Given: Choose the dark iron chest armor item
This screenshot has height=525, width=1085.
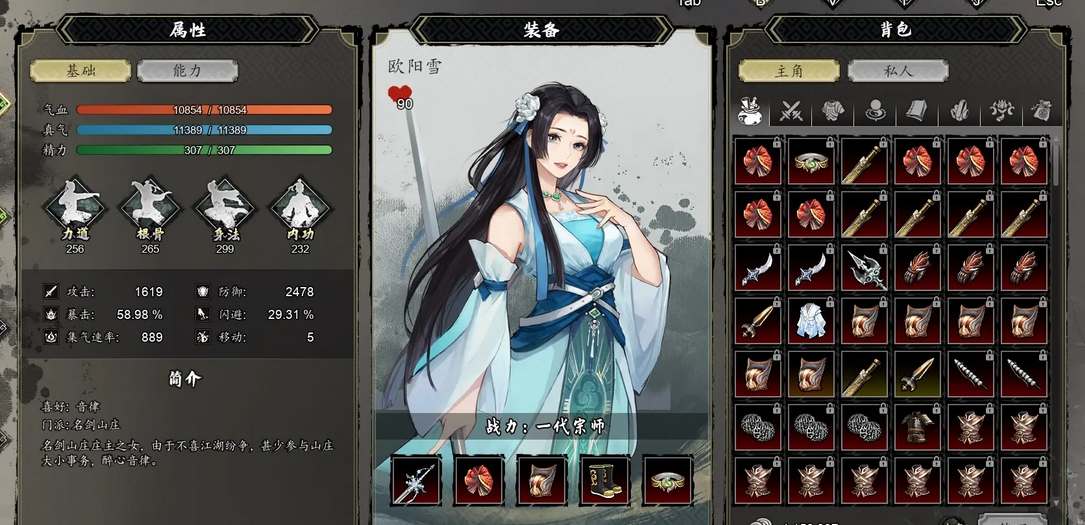Looking at the screenshot, I should pos(919,427).
